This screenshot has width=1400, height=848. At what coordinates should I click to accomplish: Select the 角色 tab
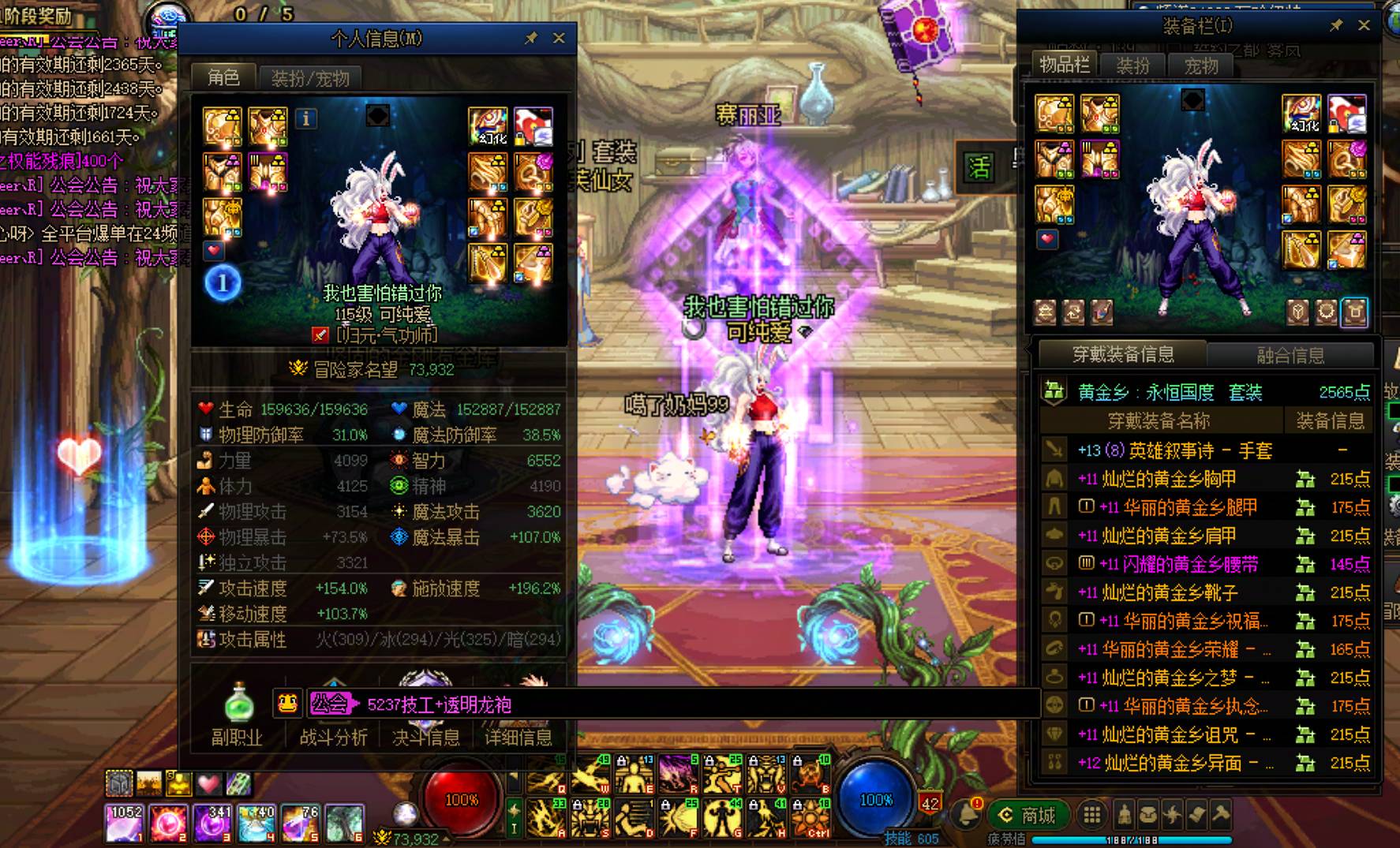click(x=223, y=77)
